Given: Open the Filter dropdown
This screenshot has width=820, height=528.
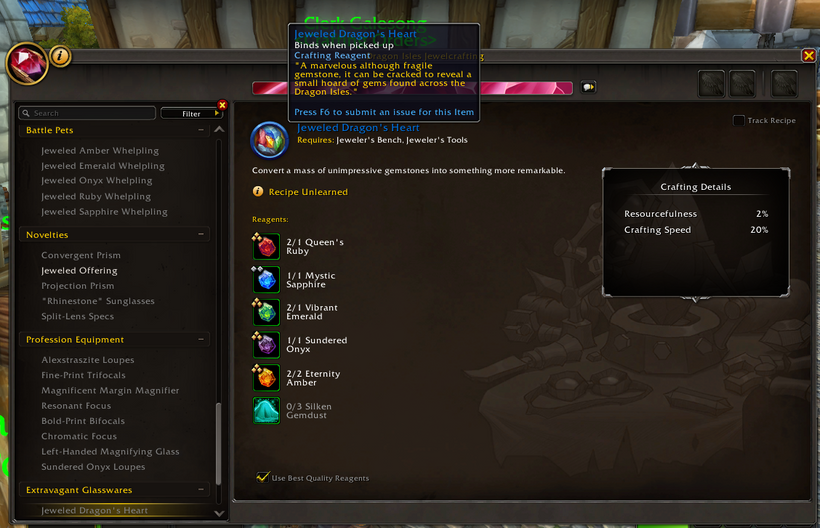Looking at the screenshot, I should pyautogui.click(x=191, y=113).
